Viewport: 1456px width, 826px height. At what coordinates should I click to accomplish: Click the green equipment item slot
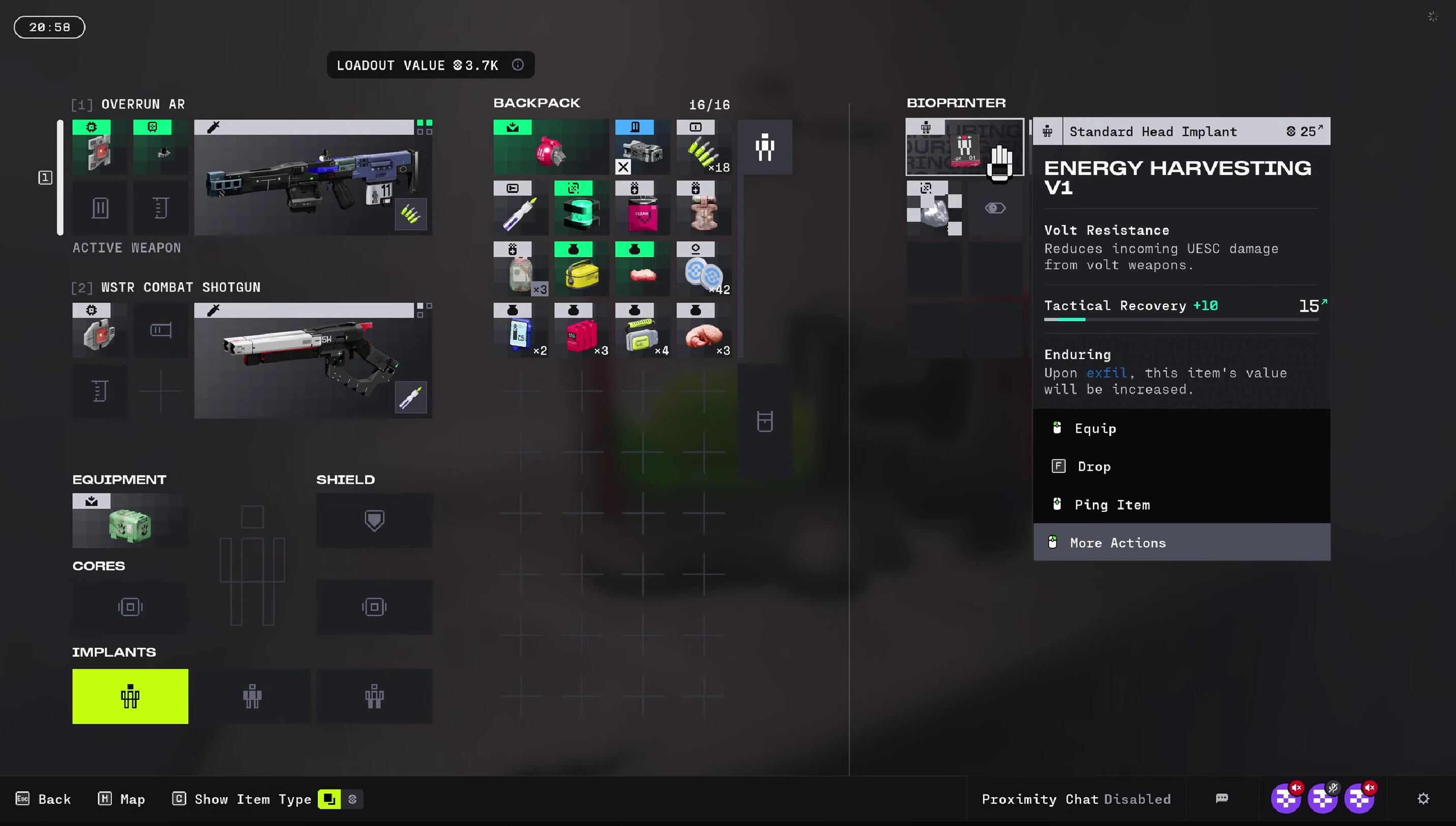point(130,521)
